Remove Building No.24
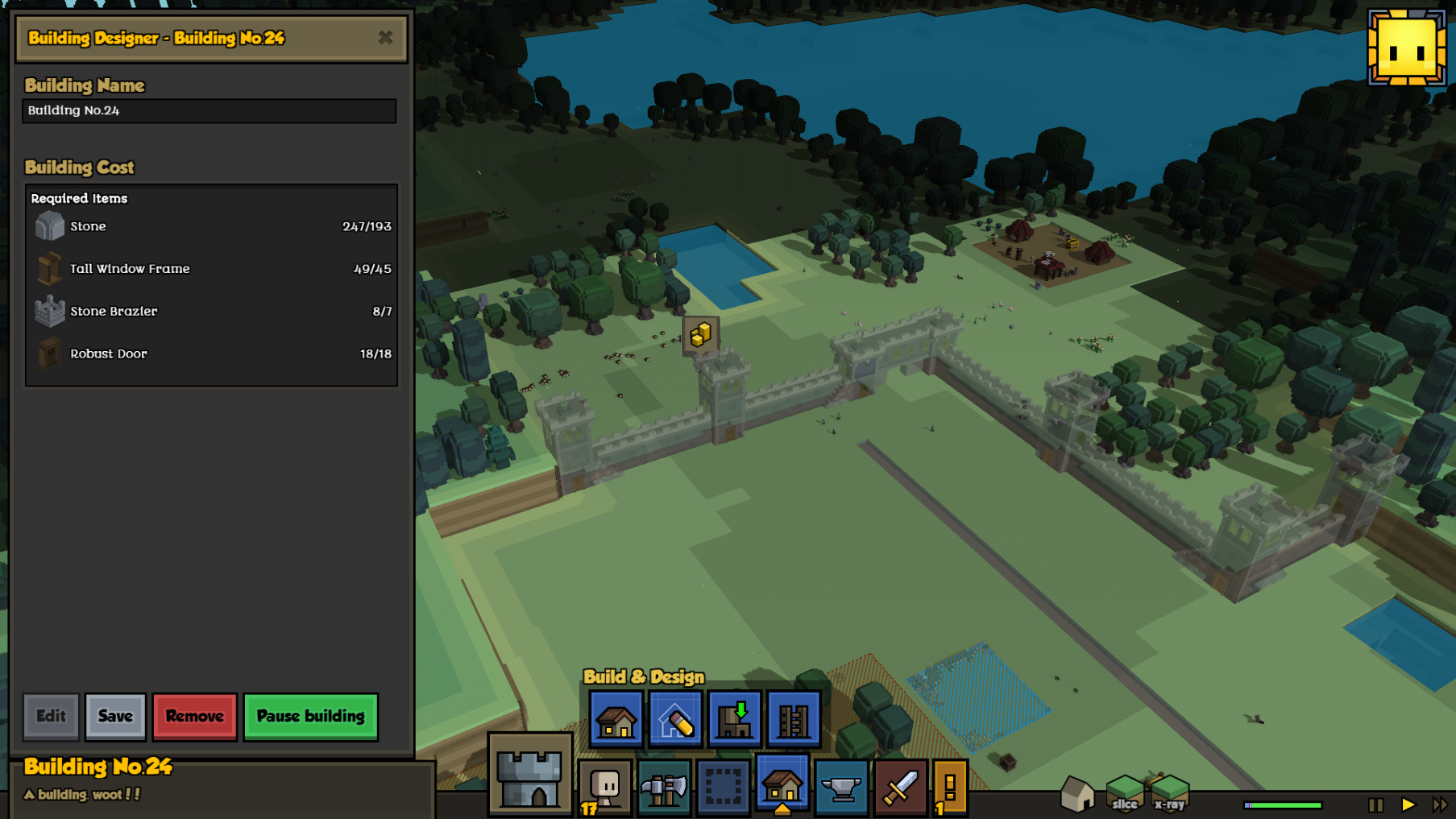The image size is (1456, 819). [194, 716]
